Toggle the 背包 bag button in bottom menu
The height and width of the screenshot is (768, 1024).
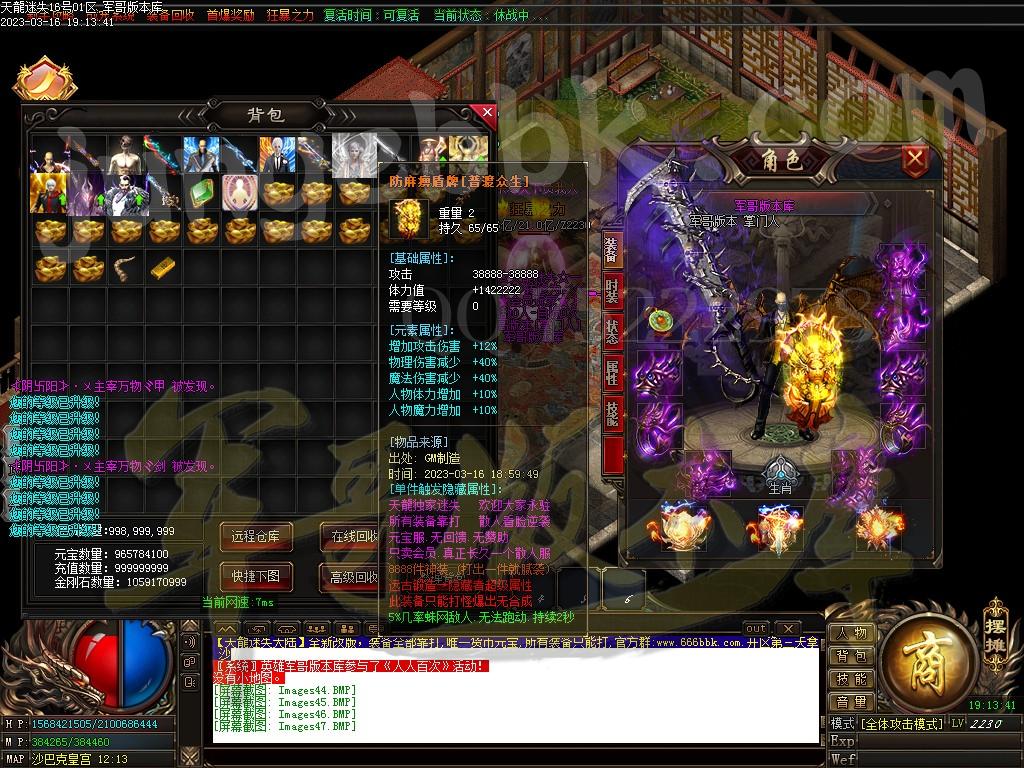coord(852,657)
